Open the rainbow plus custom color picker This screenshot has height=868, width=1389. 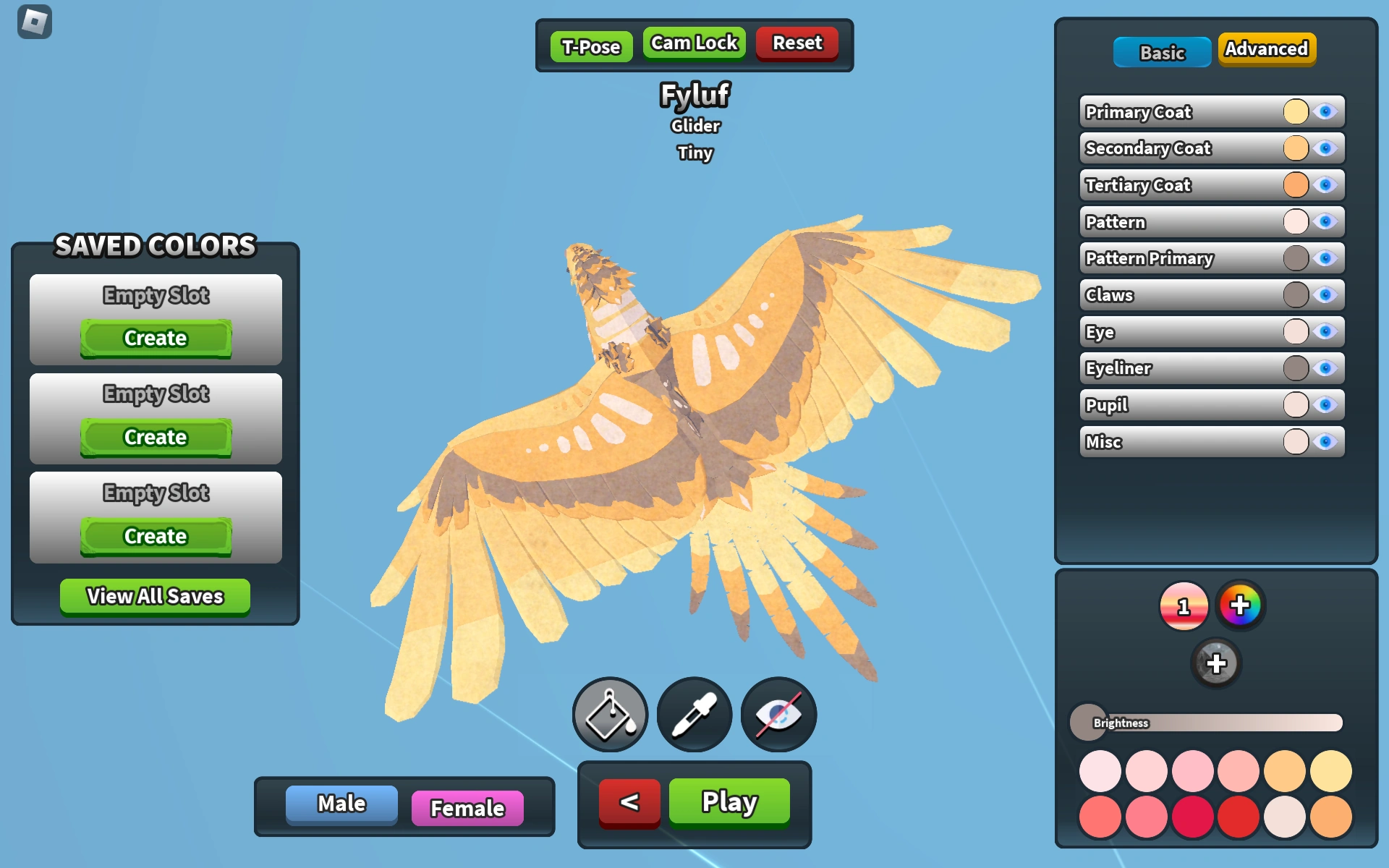[x=1240, y=606]
